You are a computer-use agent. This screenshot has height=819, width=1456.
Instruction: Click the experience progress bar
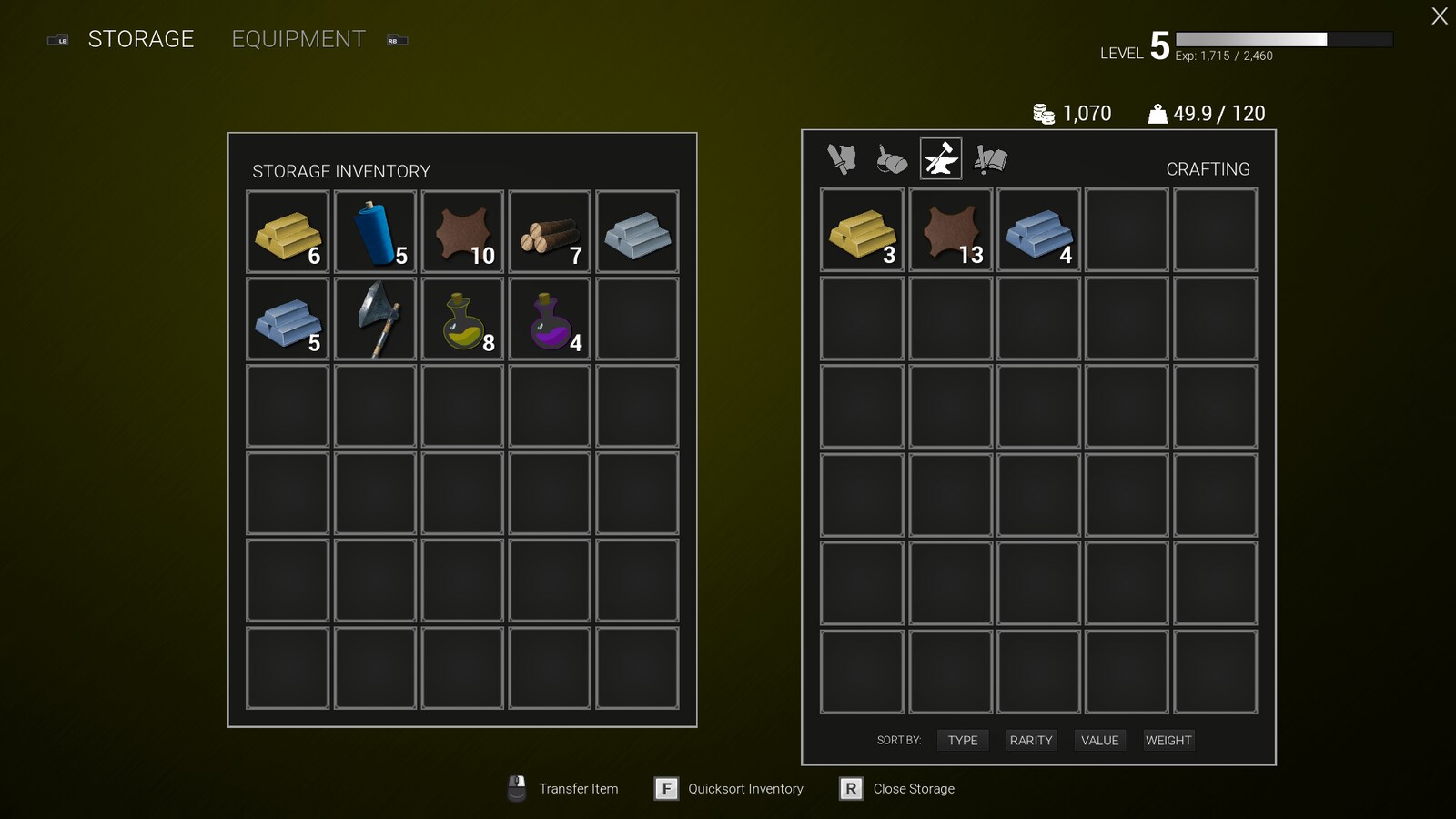[x=1285, y=40]
